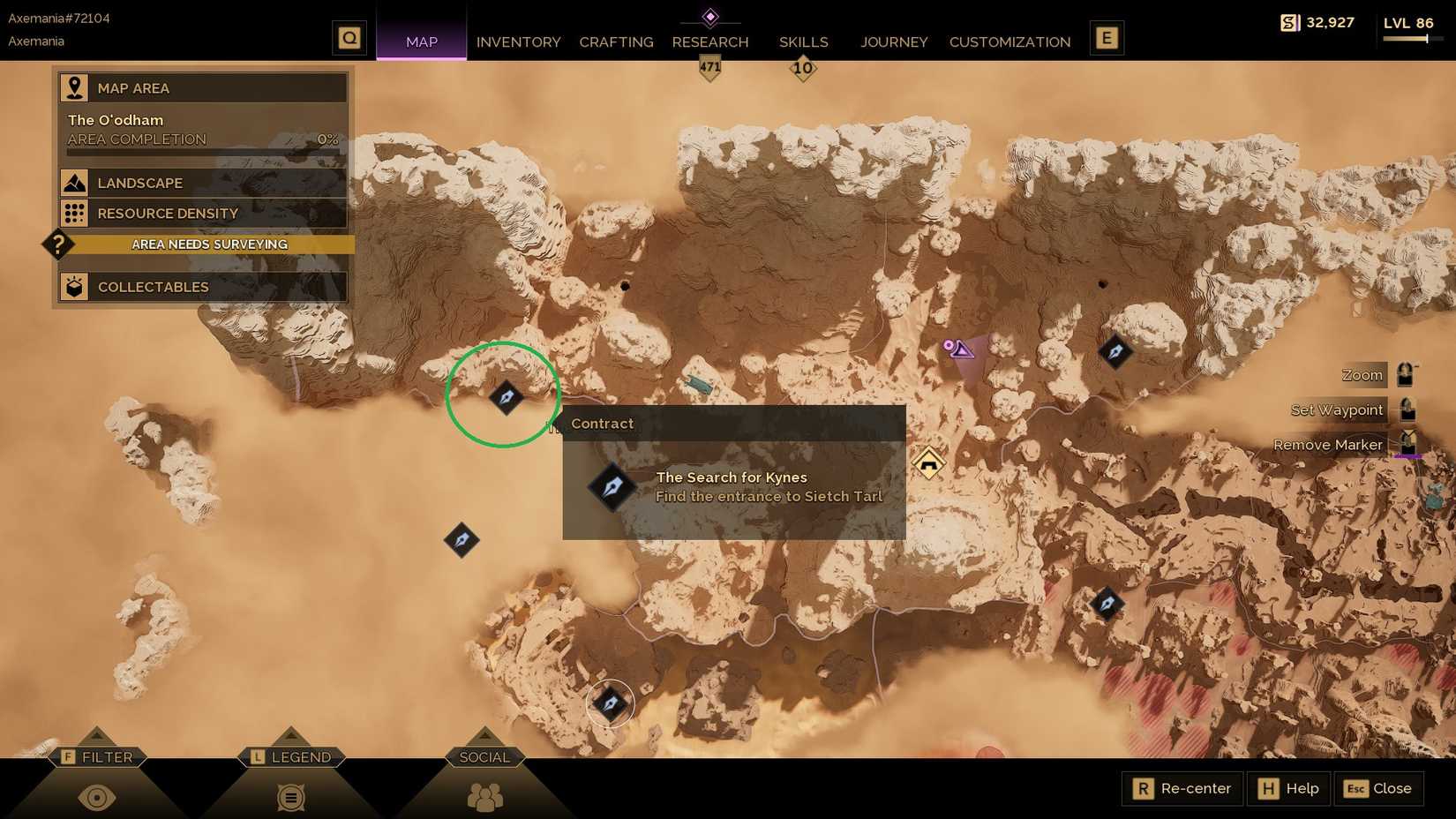Switch to the Inventory tab
Screen dimensions: 1456x819
(x=518, y=41)
